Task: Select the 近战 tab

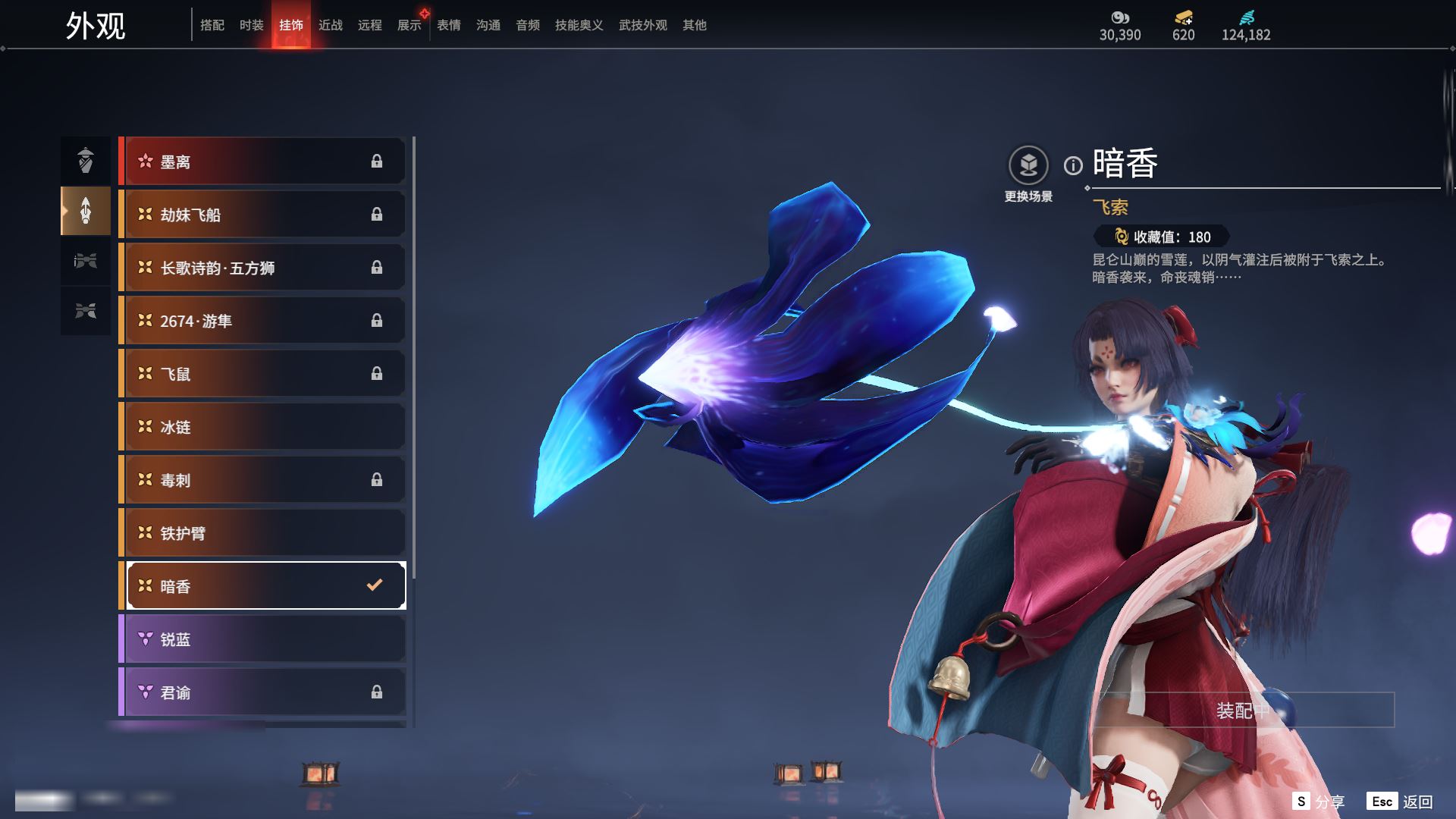Action: 331,25
